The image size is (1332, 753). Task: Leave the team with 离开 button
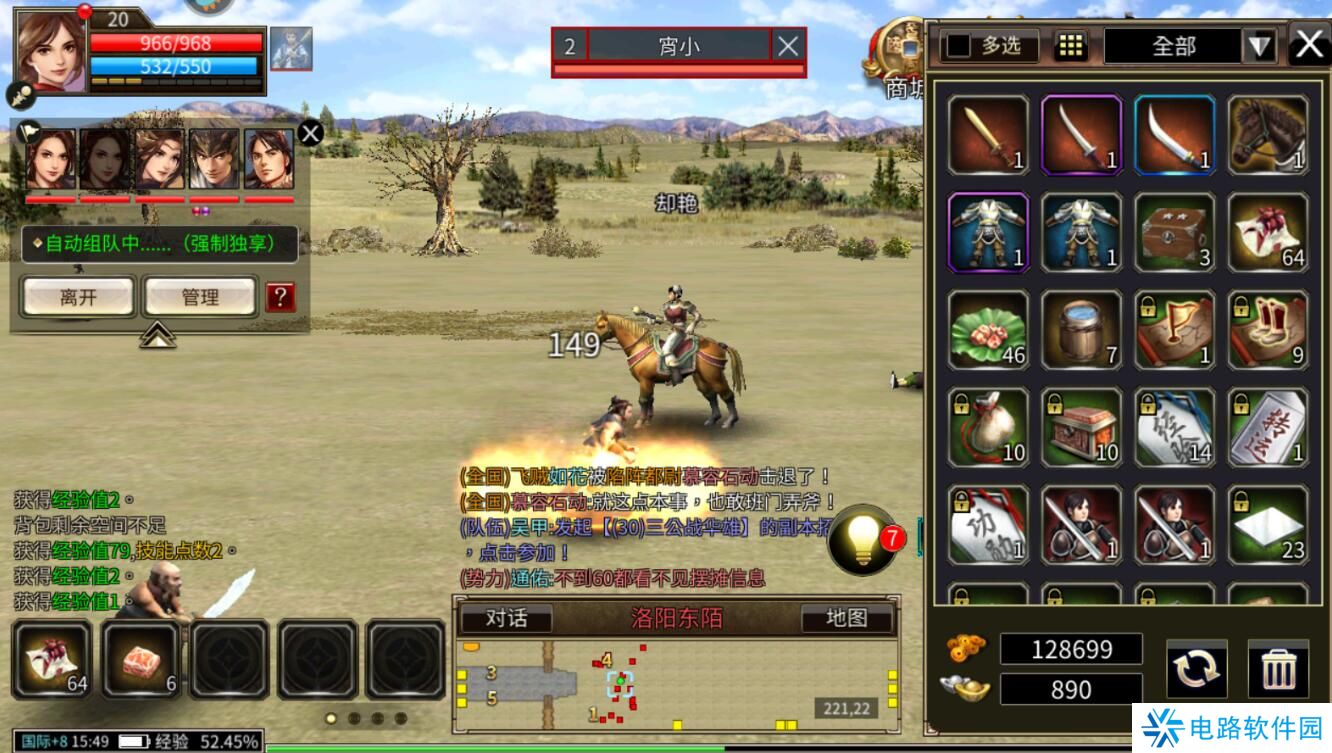click(x=78, y=297)
